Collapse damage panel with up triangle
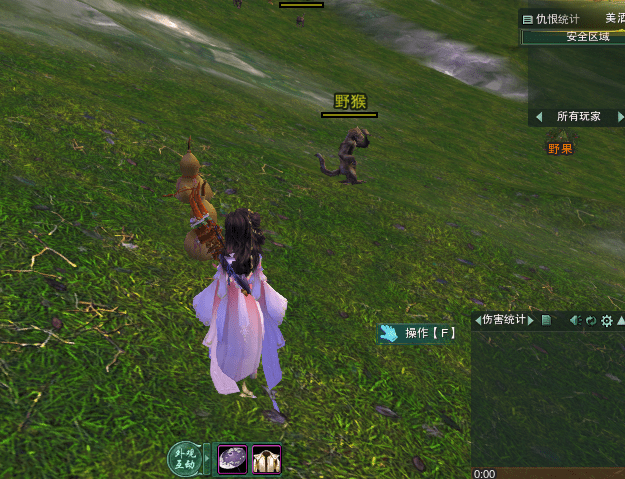Viewport: 625px width, 479px height. 620,321
